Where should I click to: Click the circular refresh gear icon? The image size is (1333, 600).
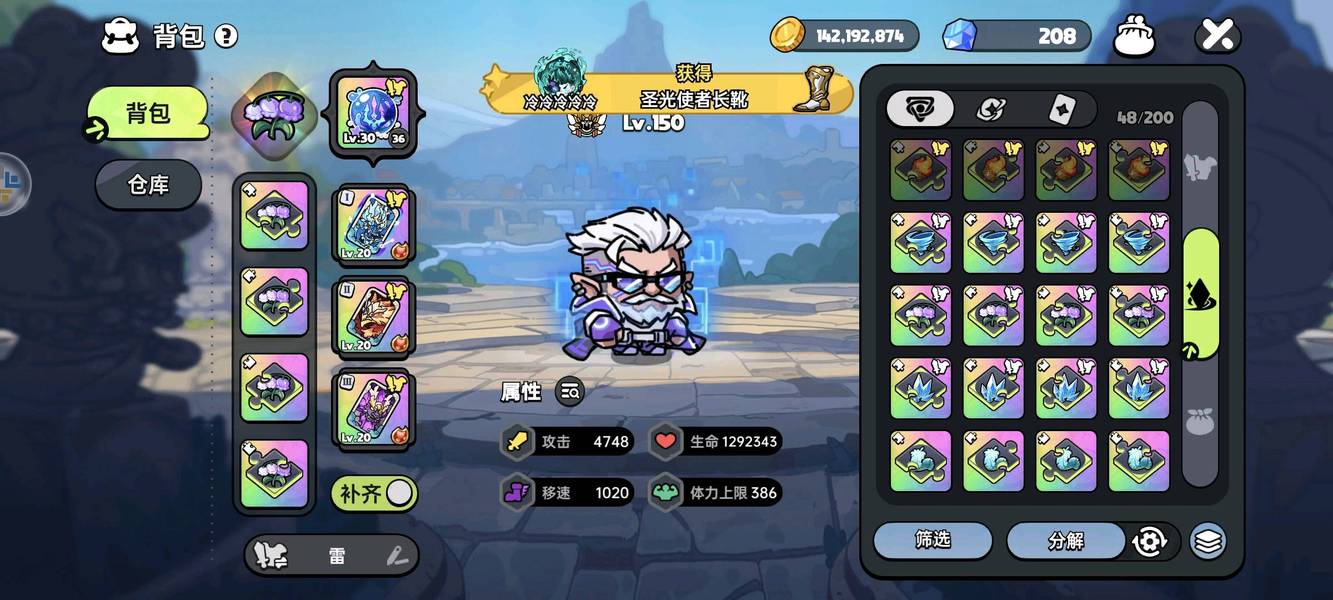tap(1150, 541)
